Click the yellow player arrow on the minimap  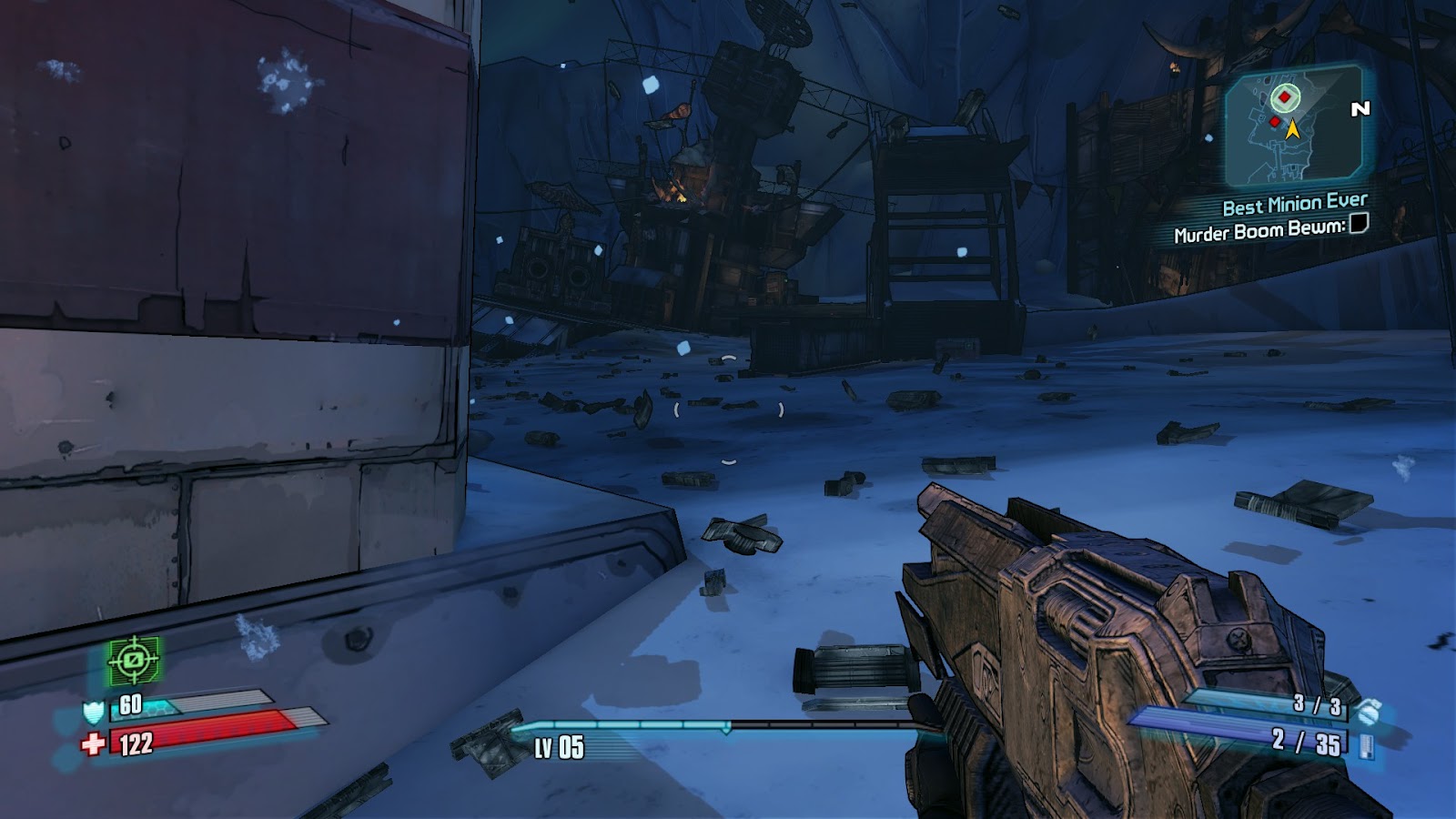1292,129
